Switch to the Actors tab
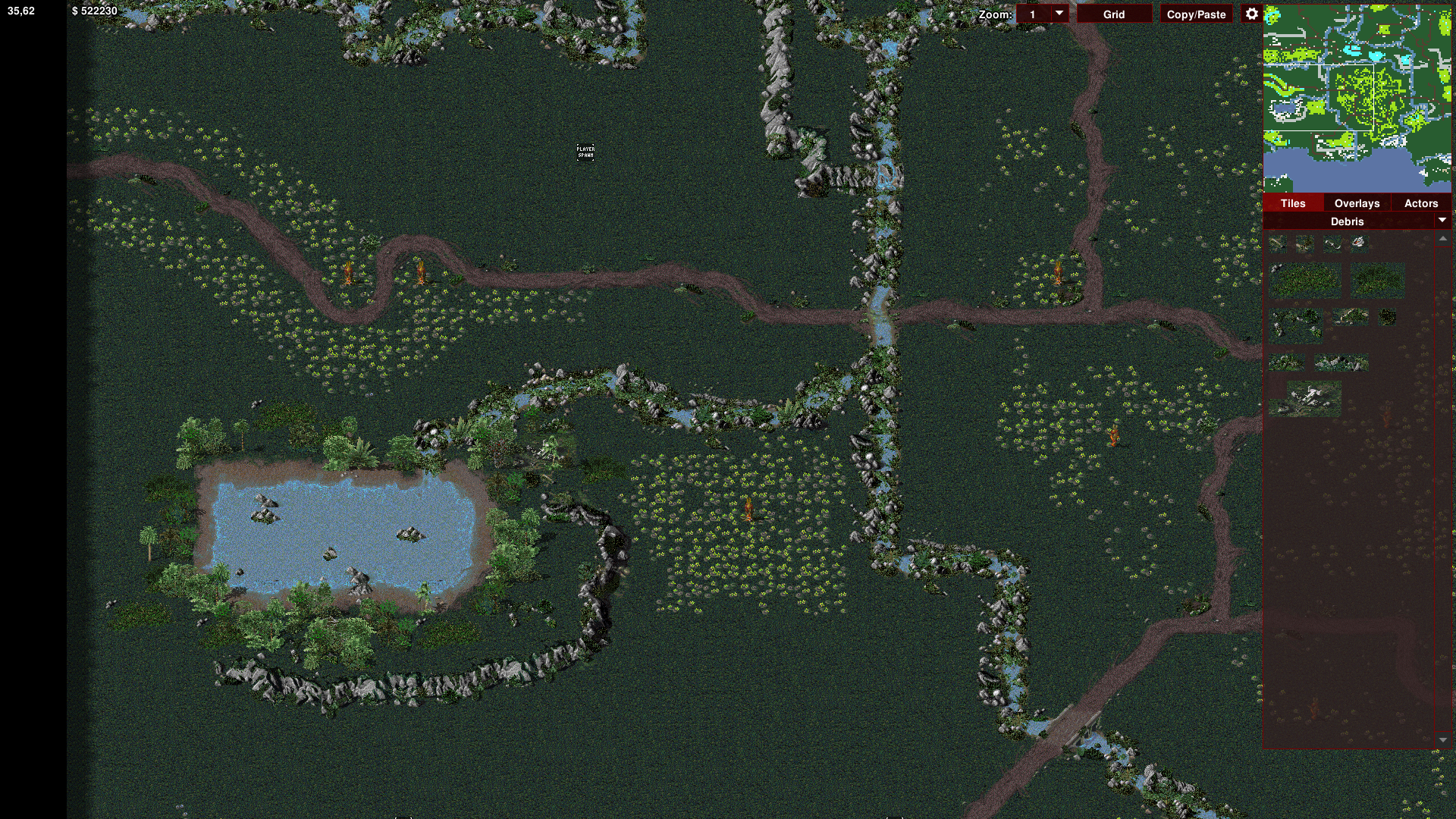This screenshot has width=1456, height=819. pyautogui.click(x=1420, y=203)
